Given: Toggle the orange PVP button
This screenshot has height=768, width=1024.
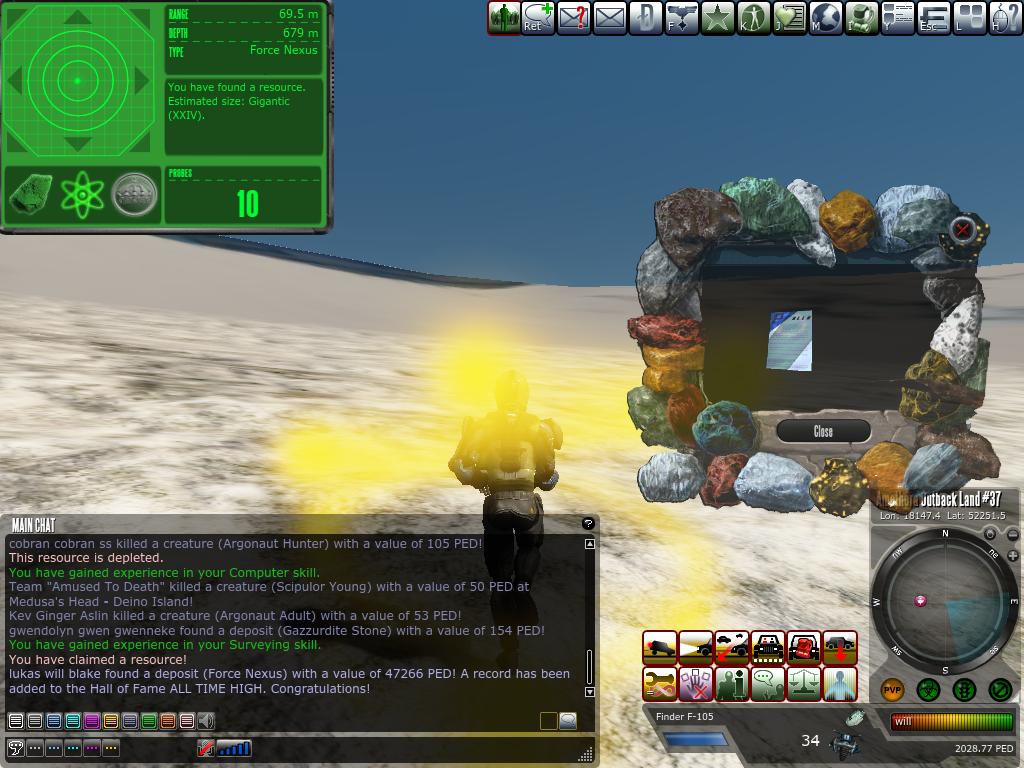Looking at the screenshot, I should coord(892,690).
